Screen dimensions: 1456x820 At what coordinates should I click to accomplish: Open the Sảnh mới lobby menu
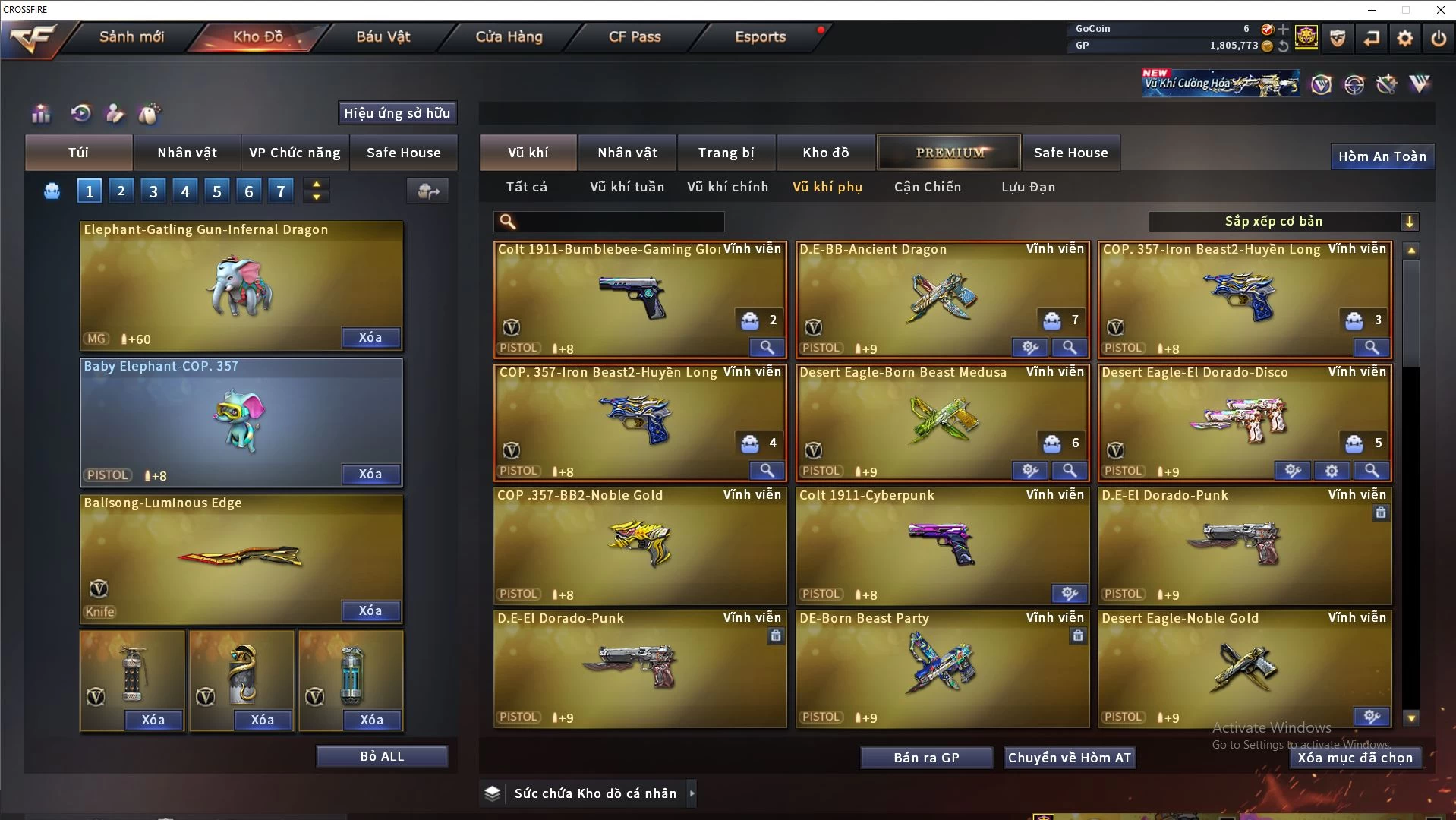131,36
